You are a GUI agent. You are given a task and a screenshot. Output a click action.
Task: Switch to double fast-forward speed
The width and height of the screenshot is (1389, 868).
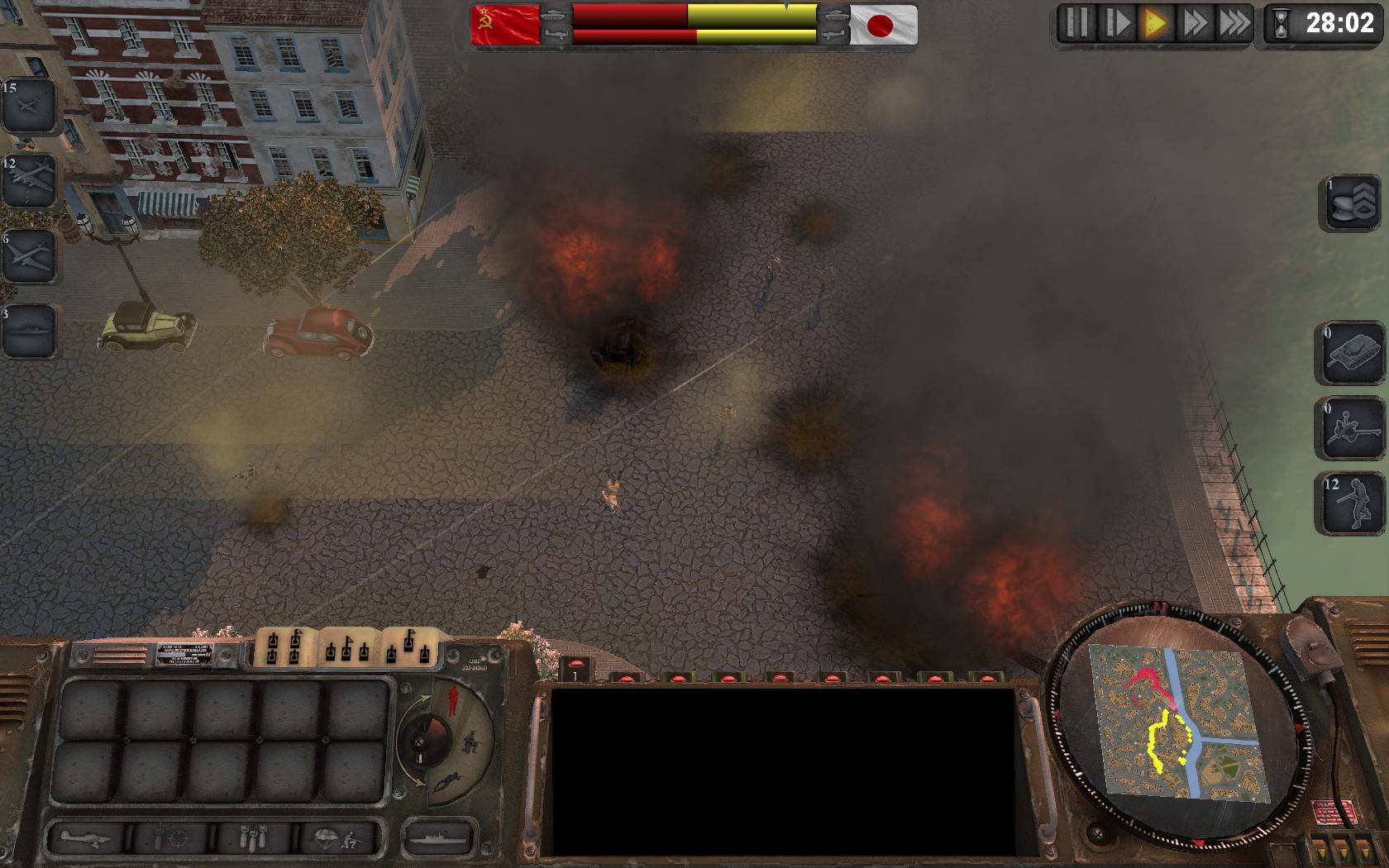[x=1195, y=23]
